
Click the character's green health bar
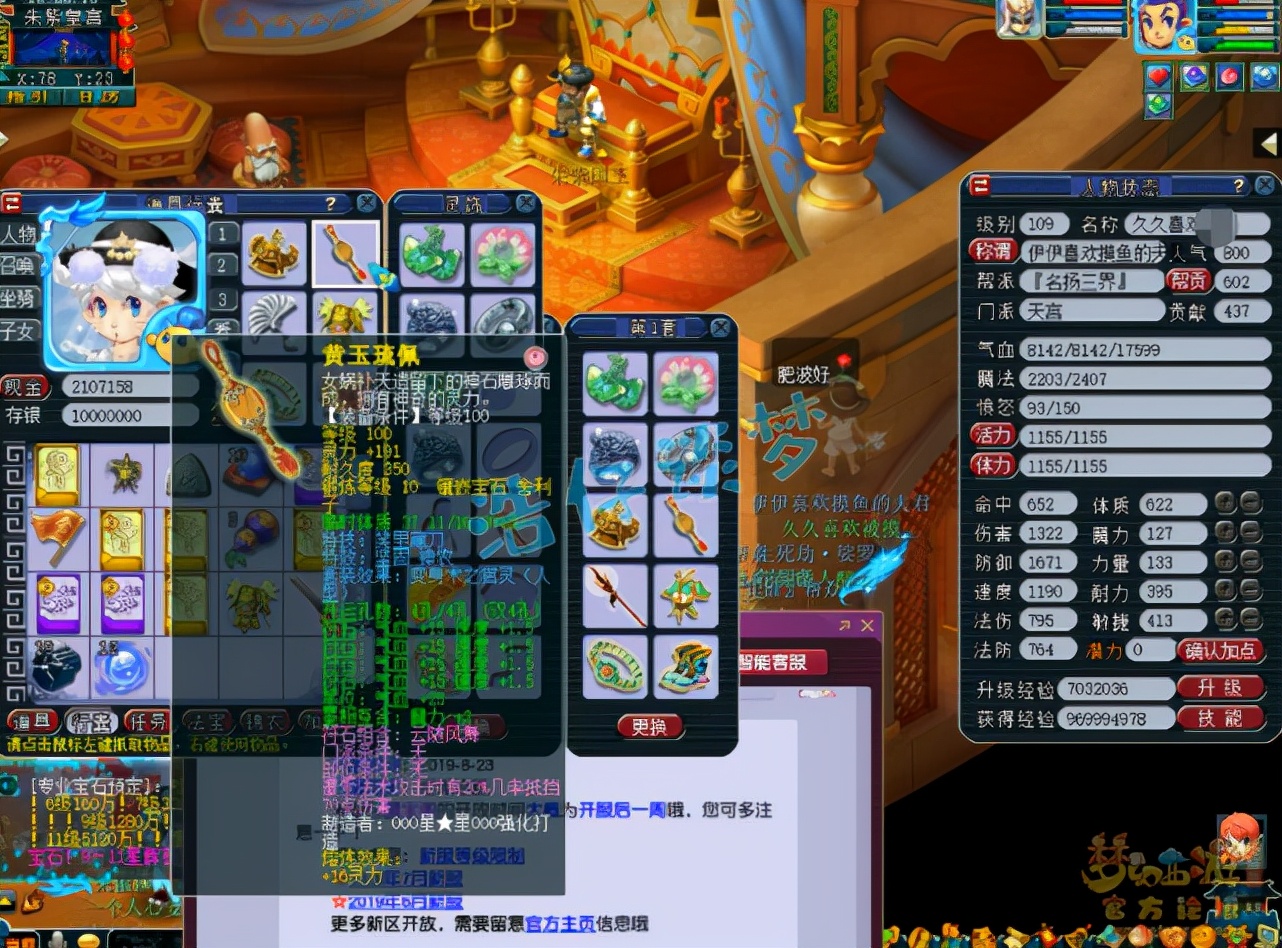[1245, 45]
